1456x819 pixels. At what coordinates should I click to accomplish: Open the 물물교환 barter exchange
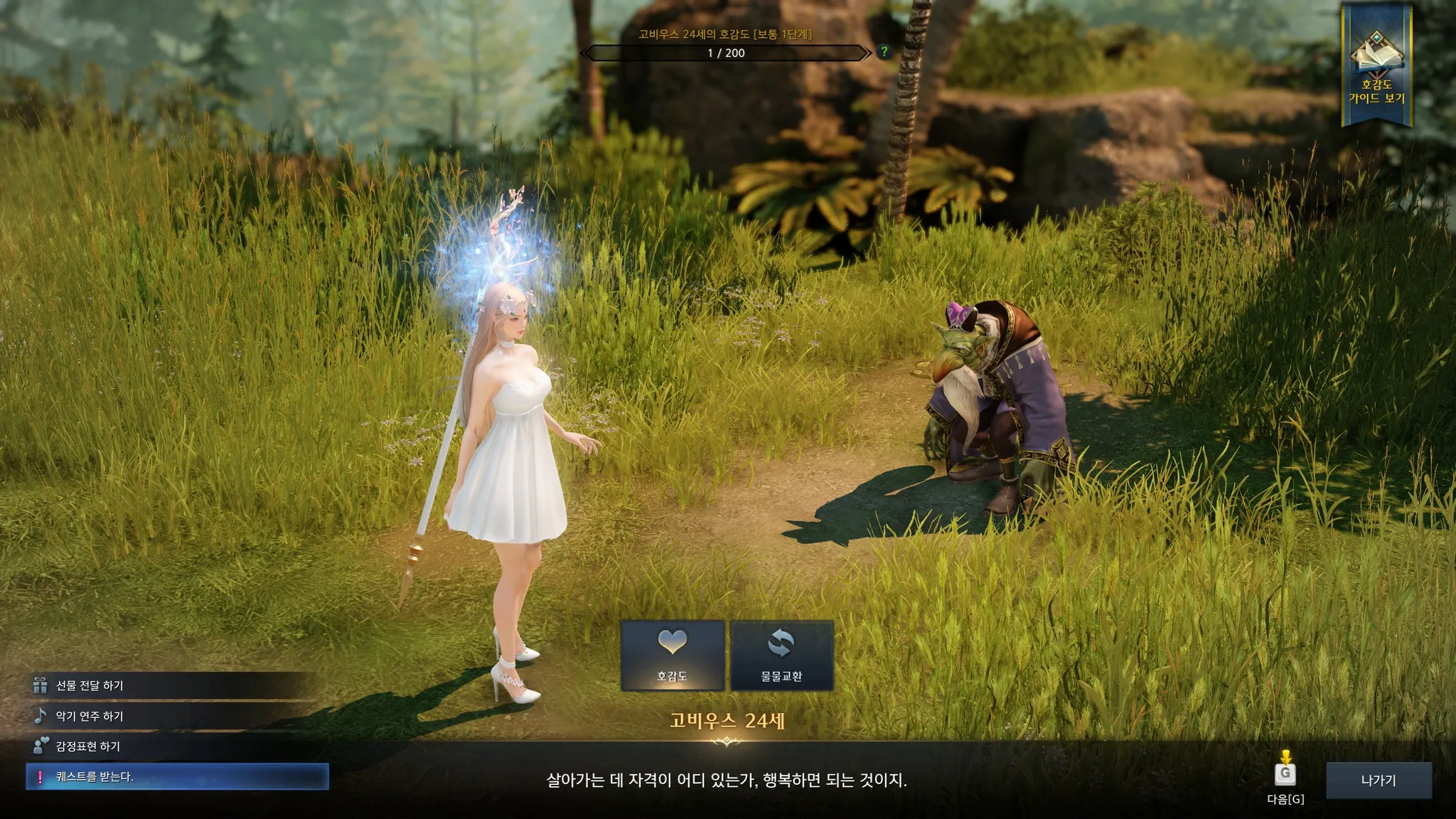781,655
